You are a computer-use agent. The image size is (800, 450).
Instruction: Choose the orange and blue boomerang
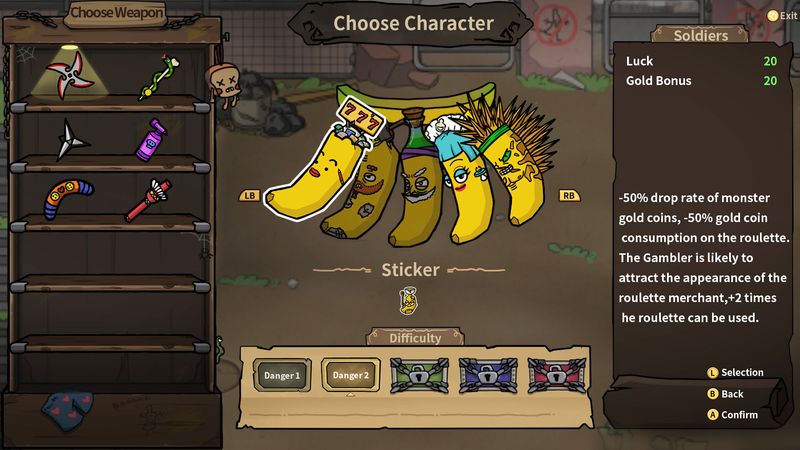69,197
